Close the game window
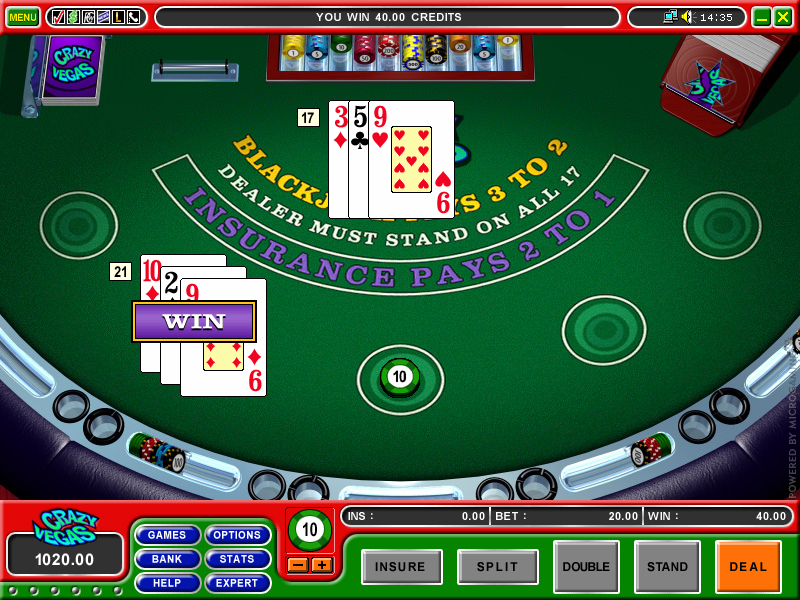This screenshot has width=800, height=600. pyautogui.click(x=782, y=17)
